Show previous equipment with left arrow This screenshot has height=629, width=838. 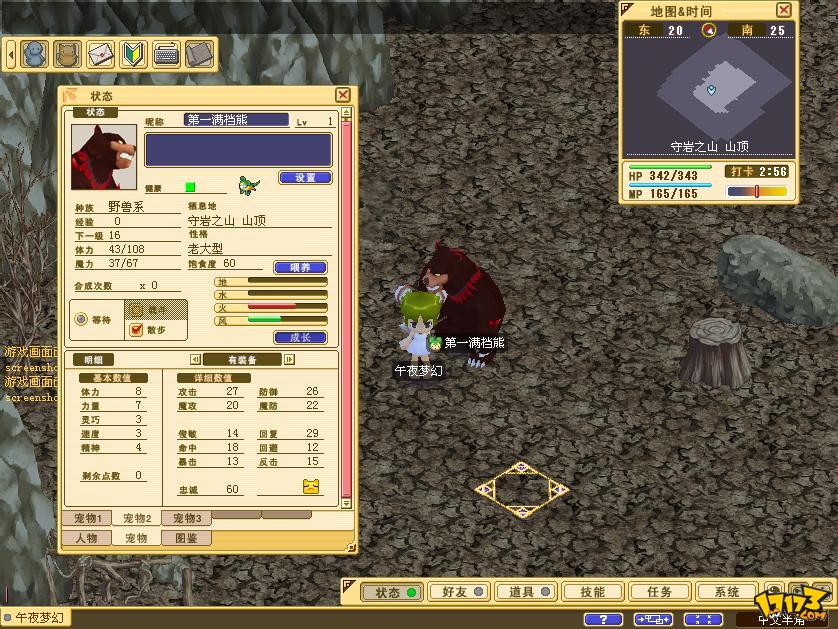click(x=195, y=360)
